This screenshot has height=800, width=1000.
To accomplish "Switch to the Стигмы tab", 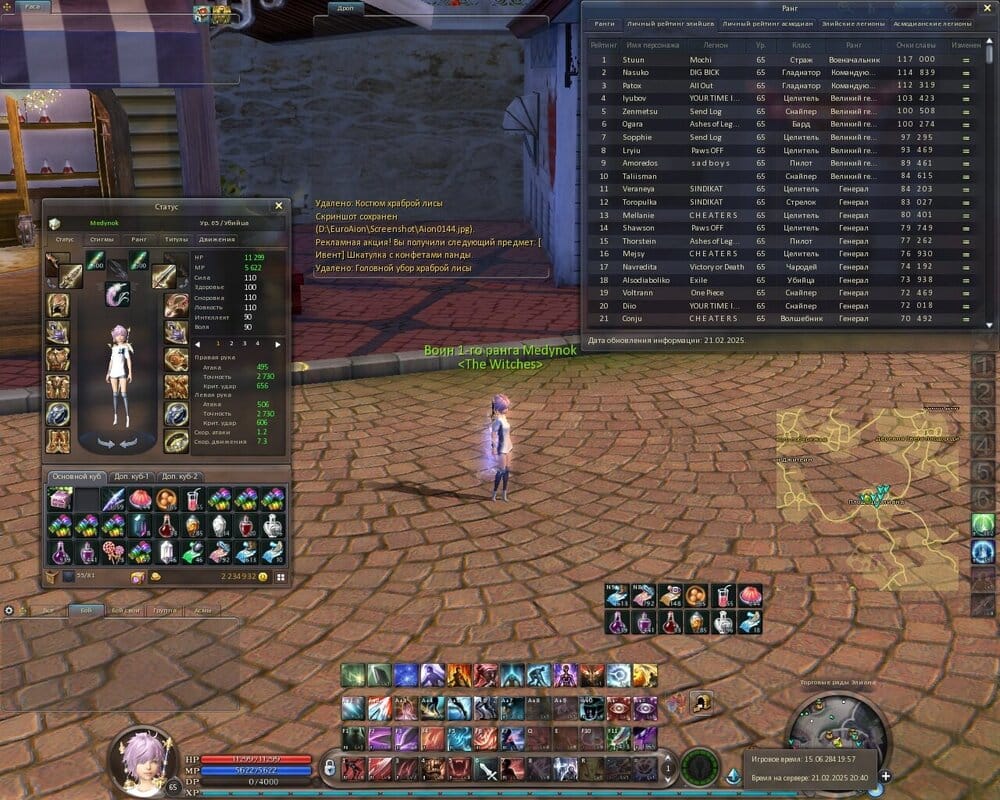I will click(101, 239).
